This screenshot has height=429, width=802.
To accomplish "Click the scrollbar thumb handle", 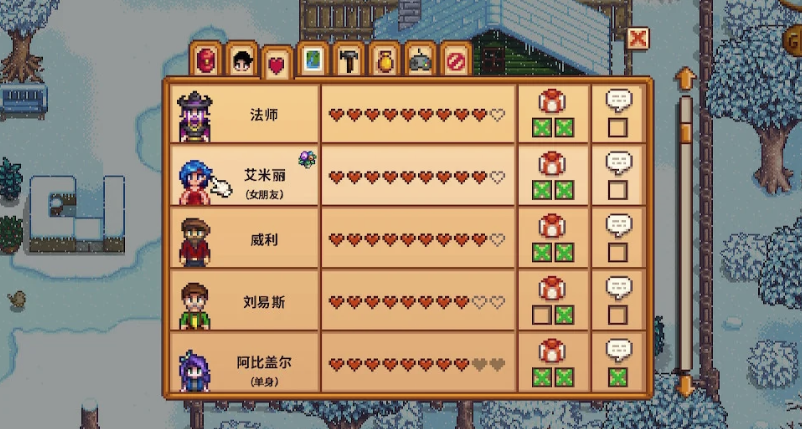I will pos(685,131).
